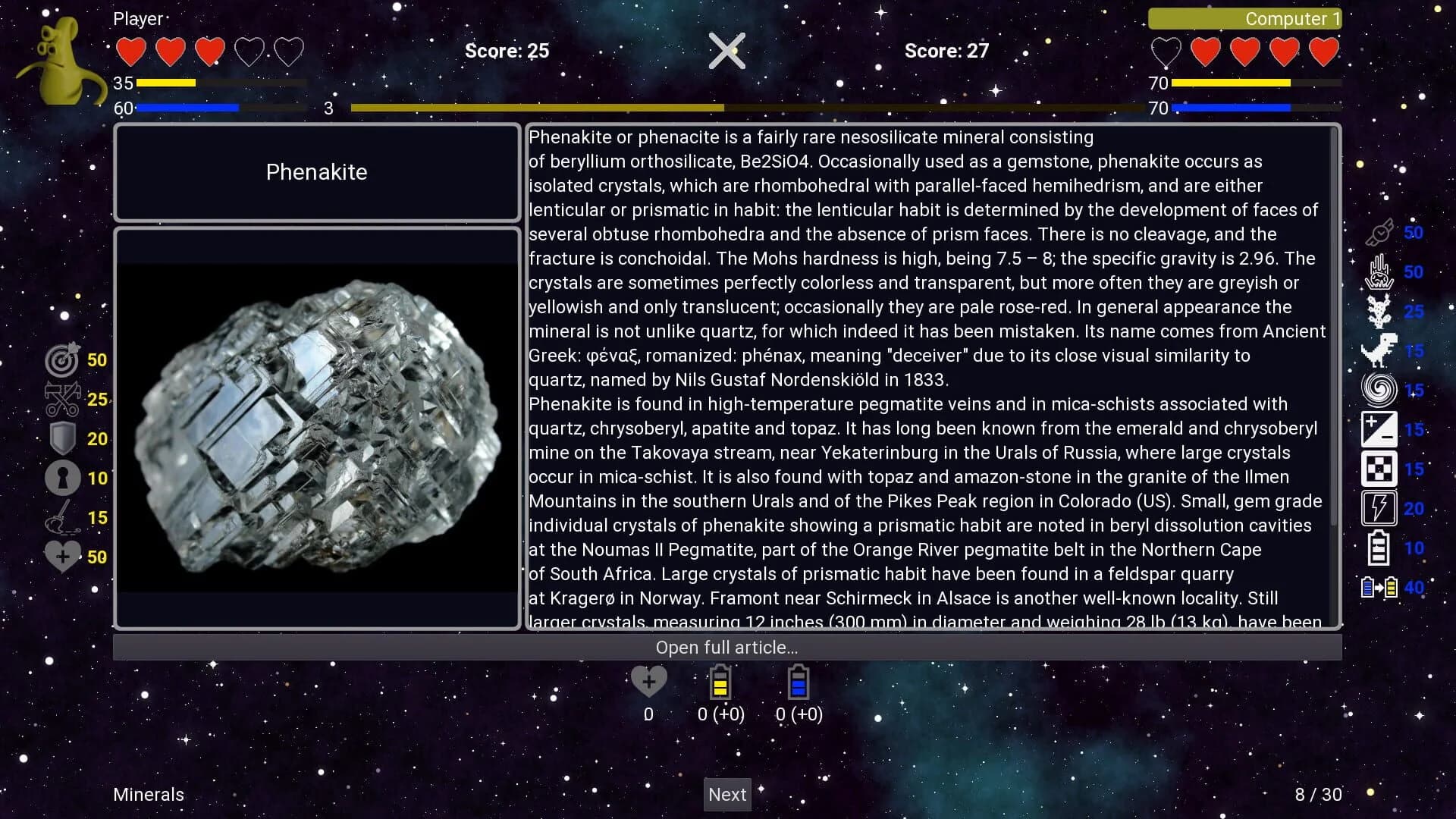Use the lightning bolt ability

point(1379,509)
